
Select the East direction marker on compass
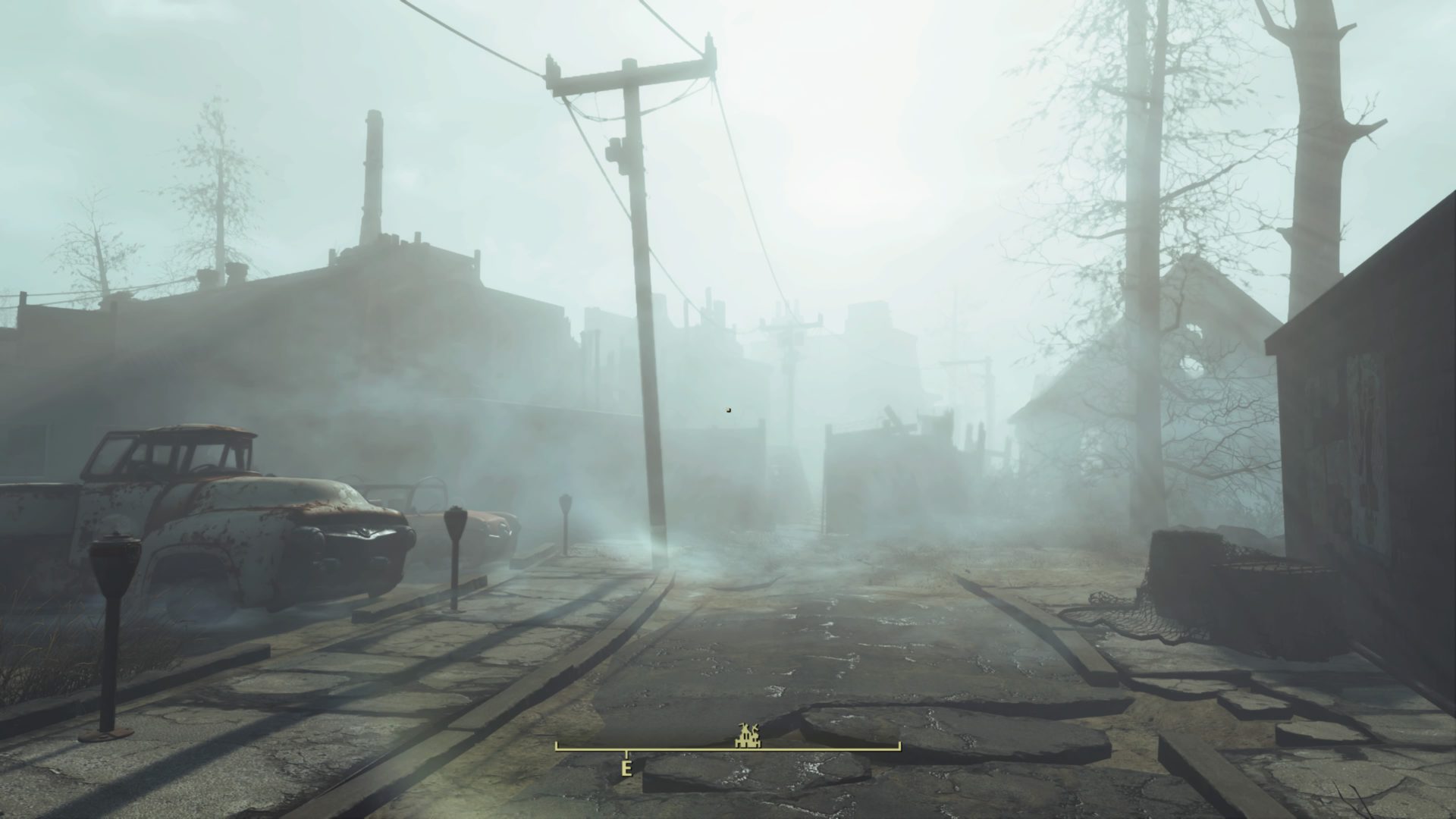coord(626,767)
